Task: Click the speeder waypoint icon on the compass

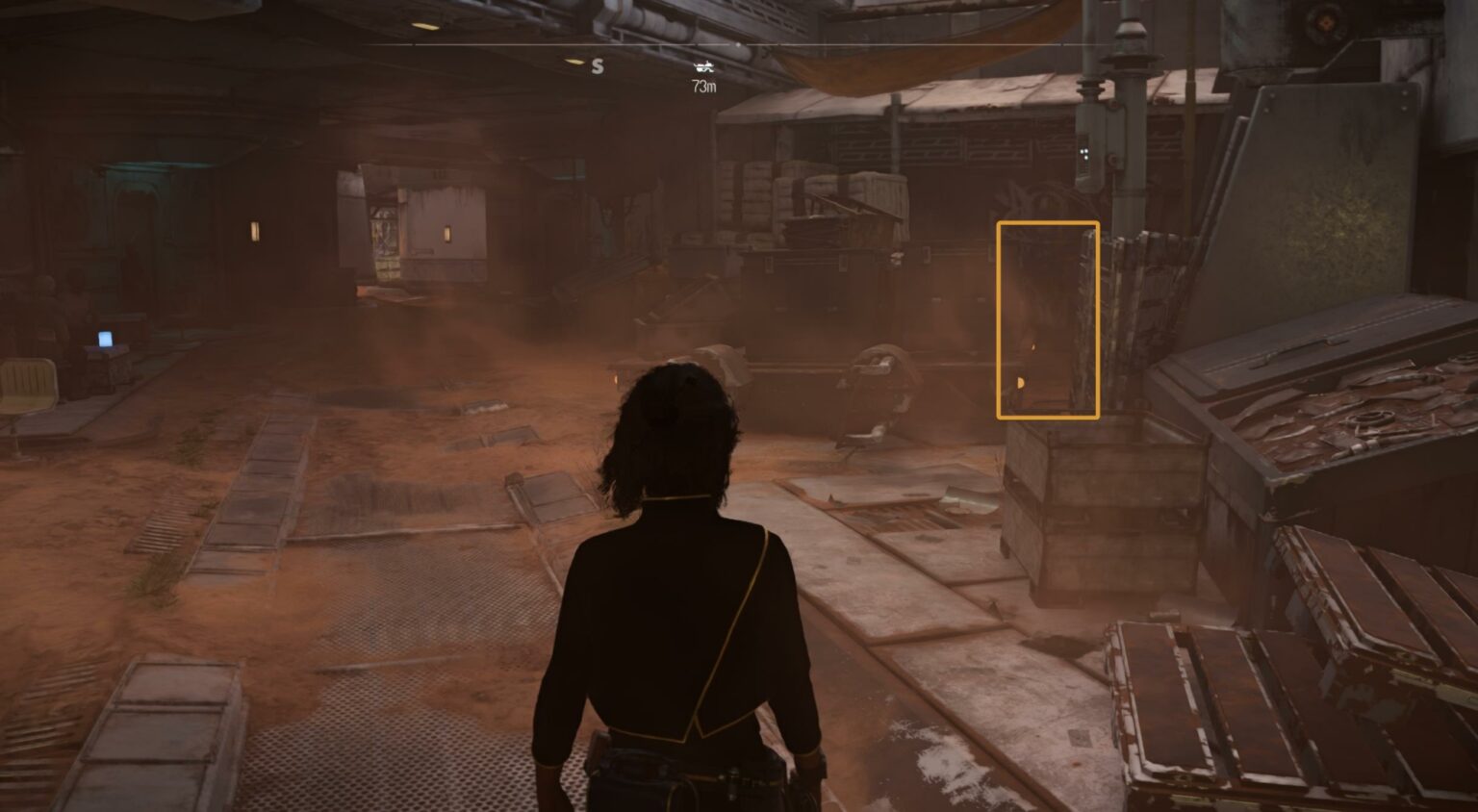Action: tap(704, 67)
